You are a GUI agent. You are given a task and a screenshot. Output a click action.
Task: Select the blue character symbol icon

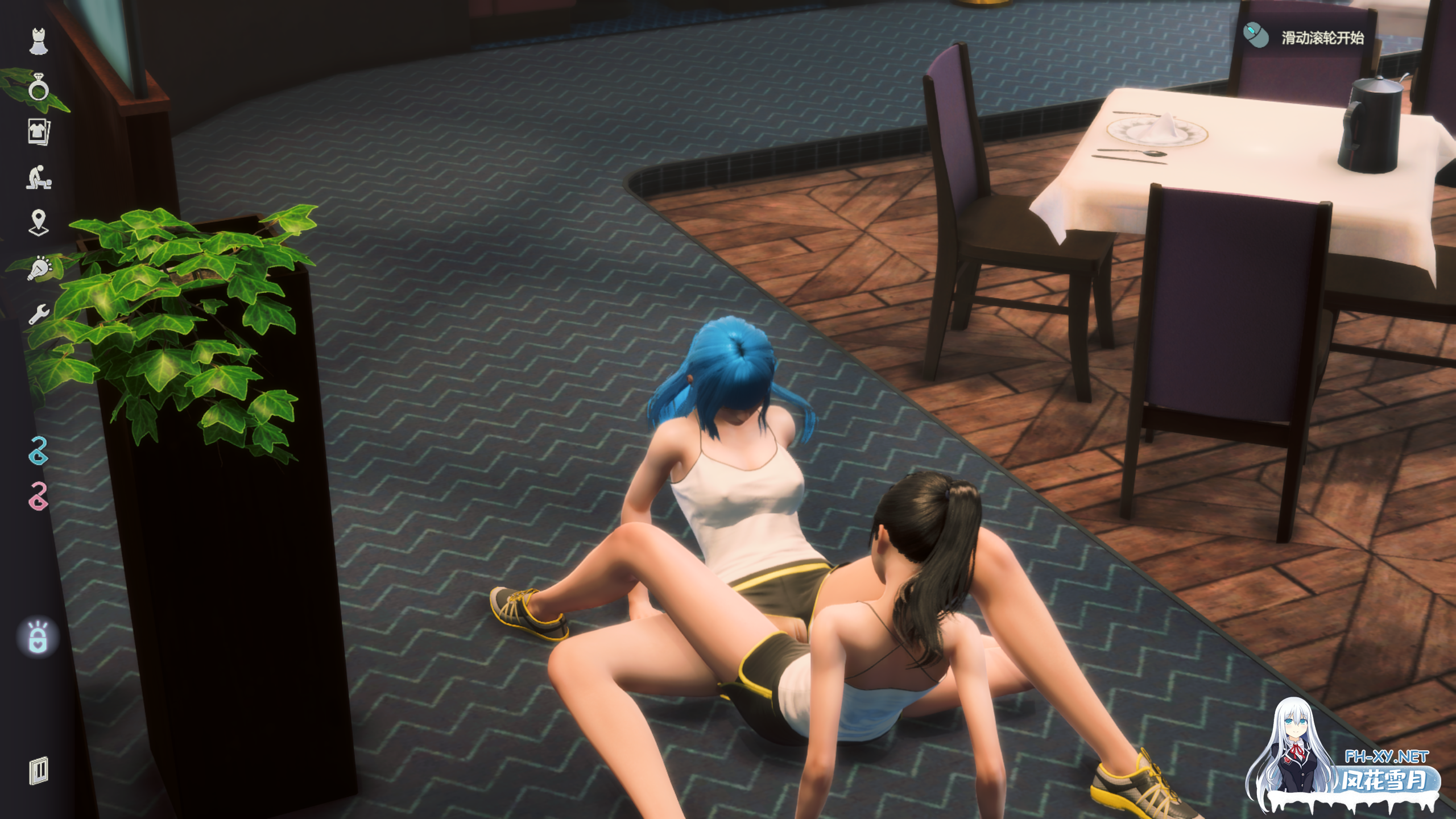tap(39, 451)
